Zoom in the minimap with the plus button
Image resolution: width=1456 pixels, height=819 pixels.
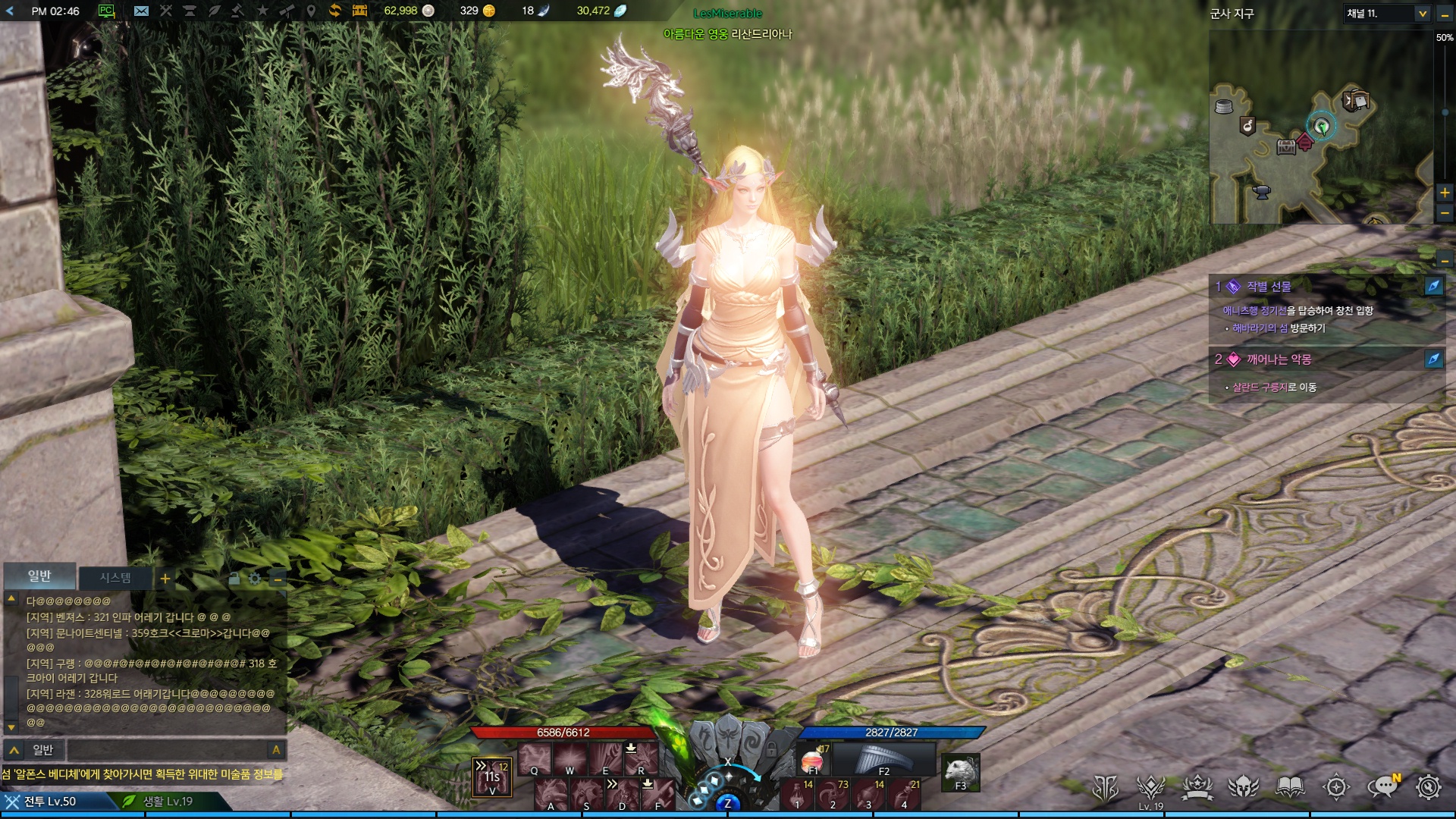(1445, 193)
